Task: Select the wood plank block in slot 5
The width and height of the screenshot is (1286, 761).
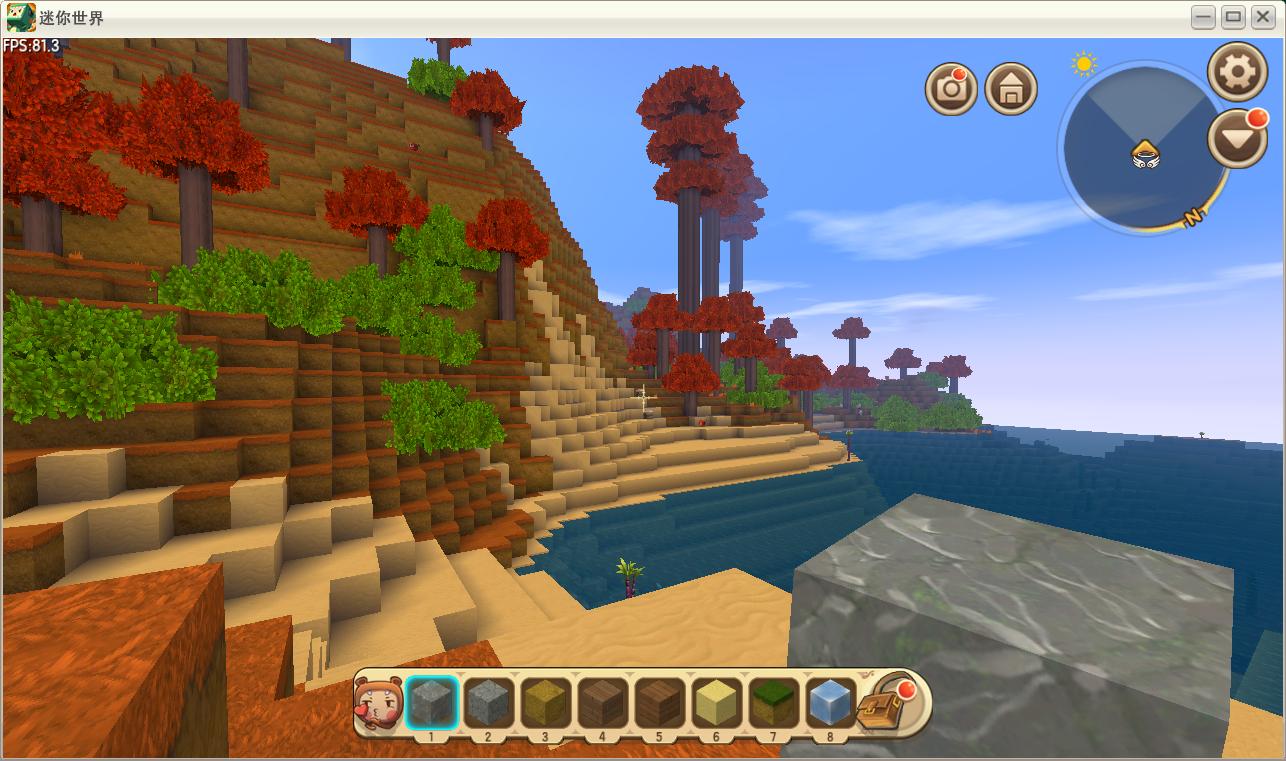Action: pos(659,702)
